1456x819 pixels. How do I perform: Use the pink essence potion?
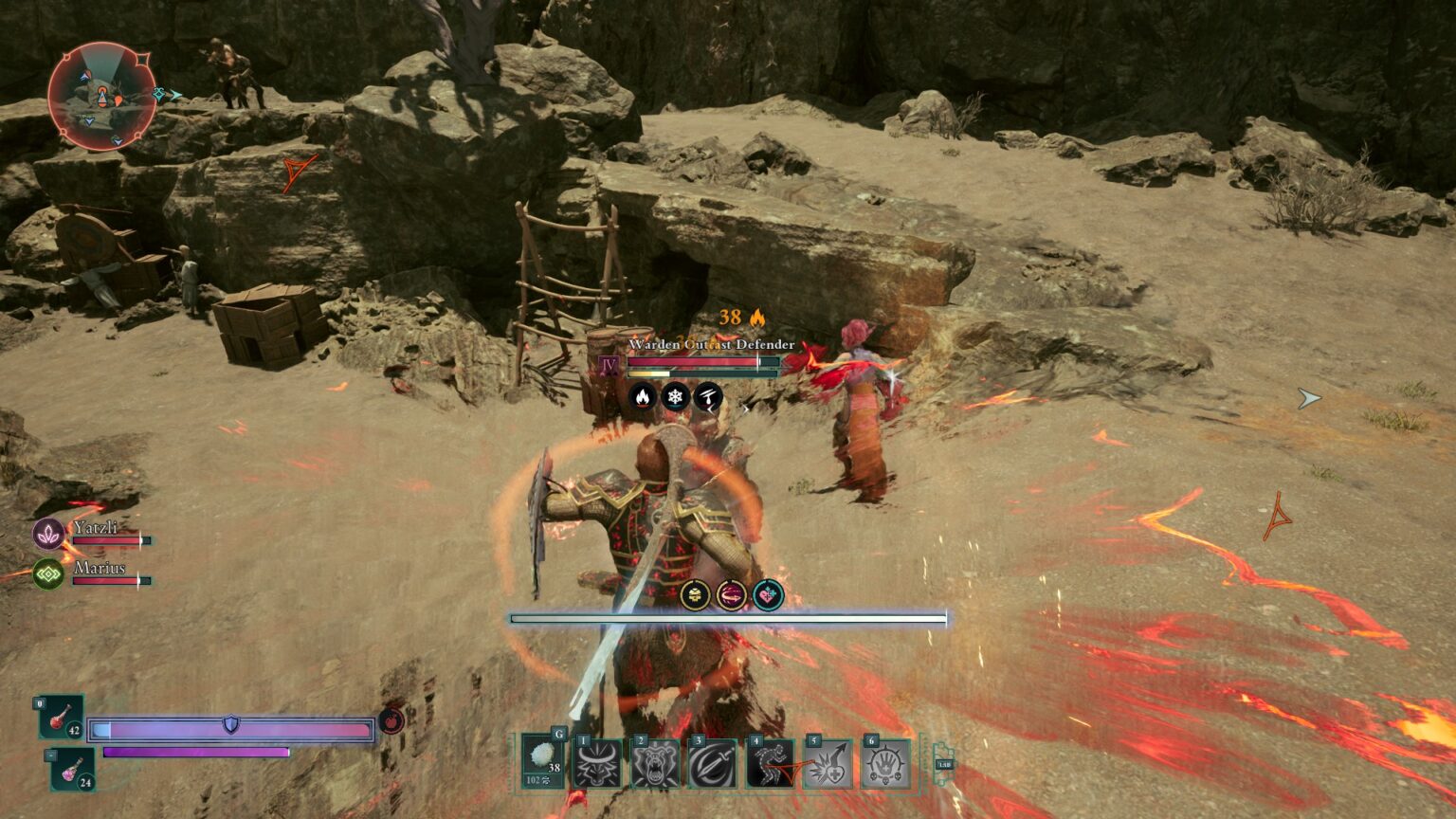tap(73, 770)
